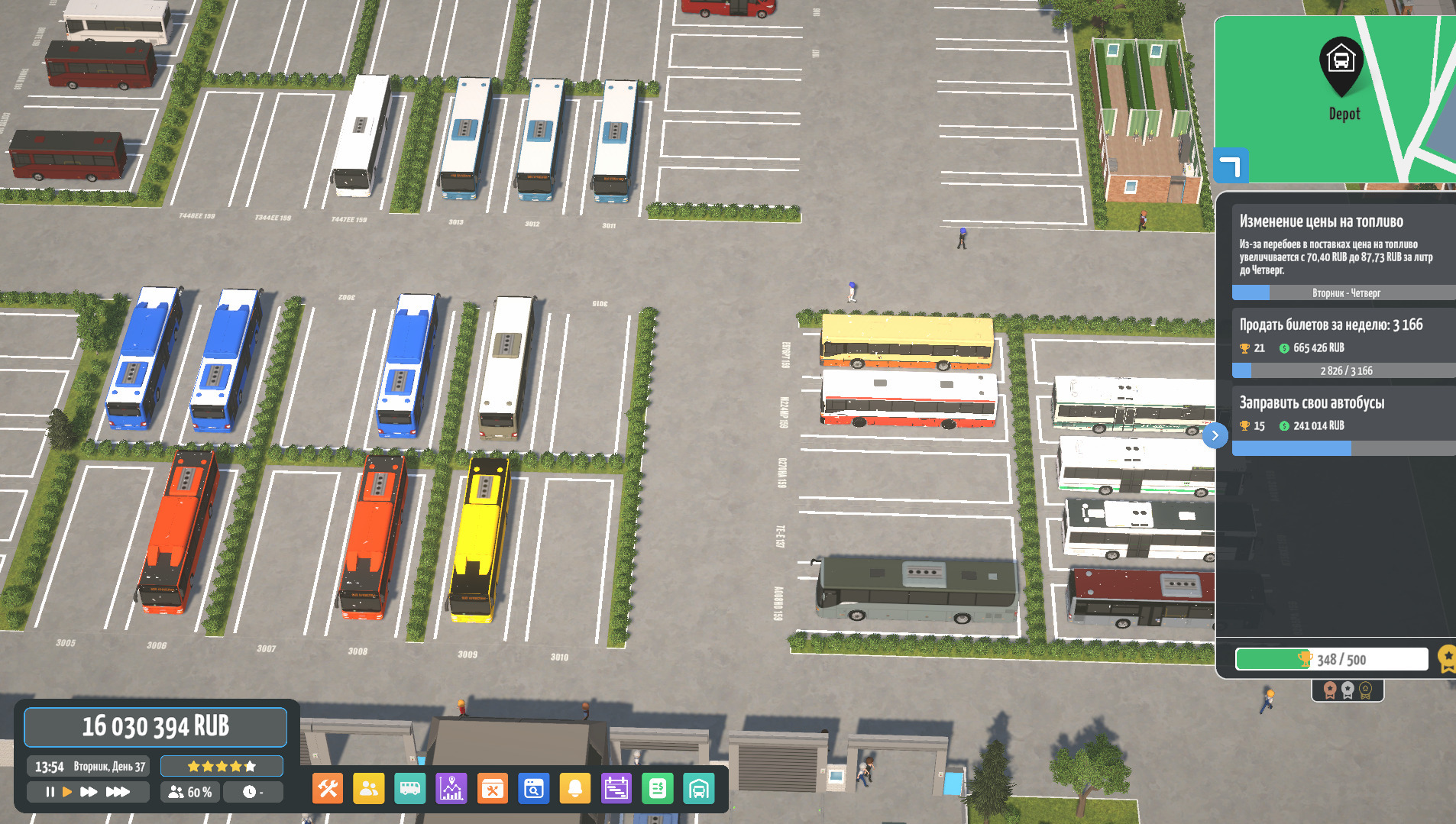Click the five-star company rating
This screenshot has height=824, width=1456.
222,766
